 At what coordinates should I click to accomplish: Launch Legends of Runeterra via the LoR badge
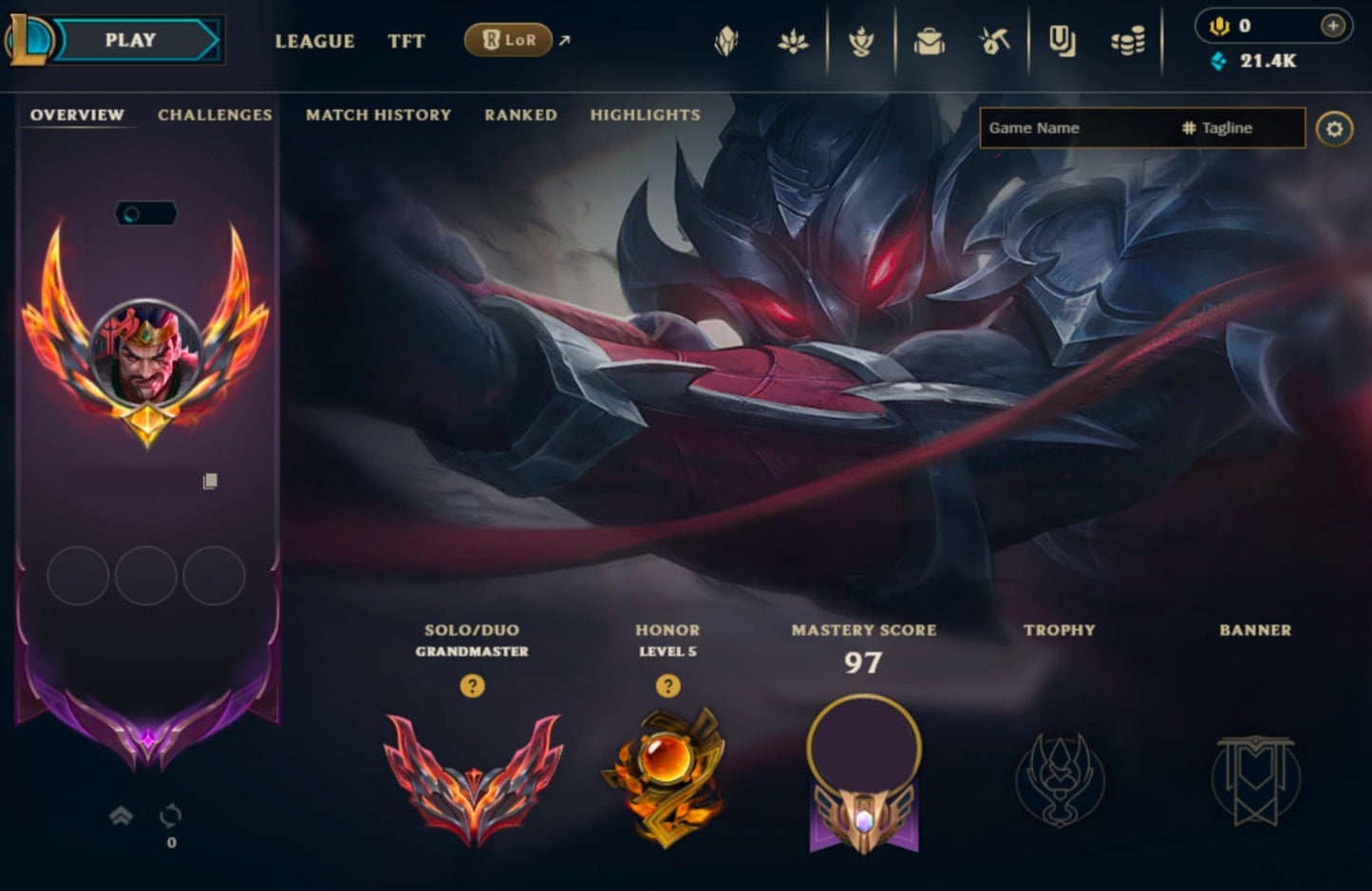point(508,41)
